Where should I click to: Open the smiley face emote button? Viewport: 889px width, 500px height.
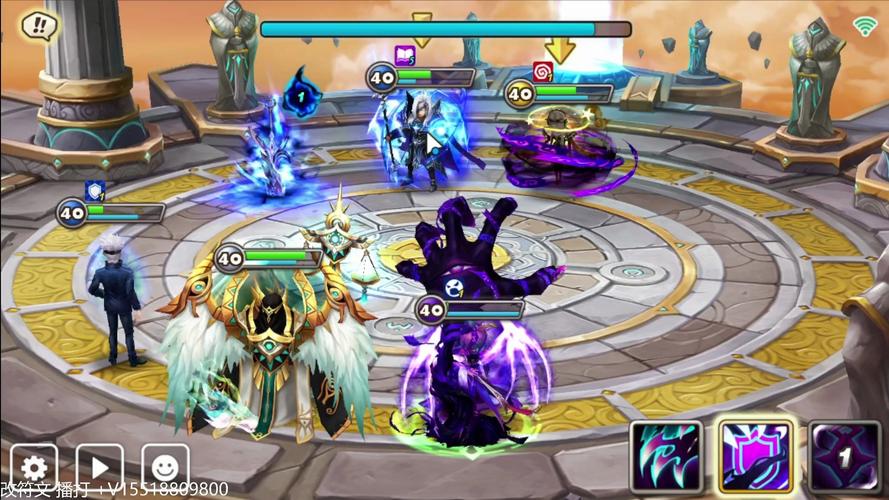(x=165, y=467)
